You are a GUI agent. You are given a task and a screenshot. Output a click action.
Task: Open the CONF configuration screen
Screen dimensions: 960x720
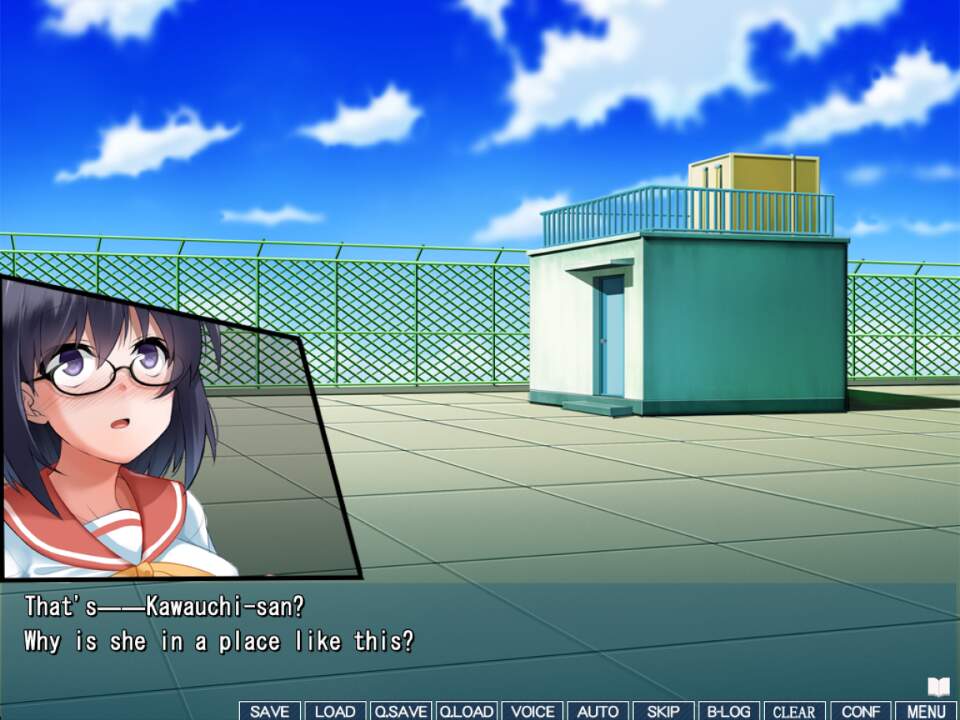pos(861,711)
